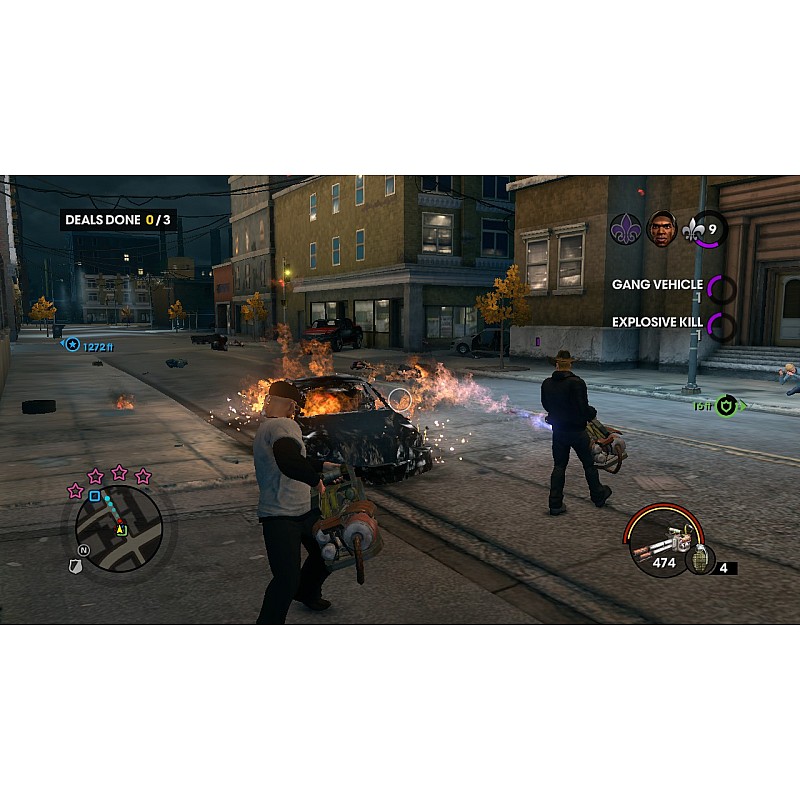Click the purple Saints fleur-de-lis icon
The height and width of the screenshot is (800, 800).
[625, 229]
